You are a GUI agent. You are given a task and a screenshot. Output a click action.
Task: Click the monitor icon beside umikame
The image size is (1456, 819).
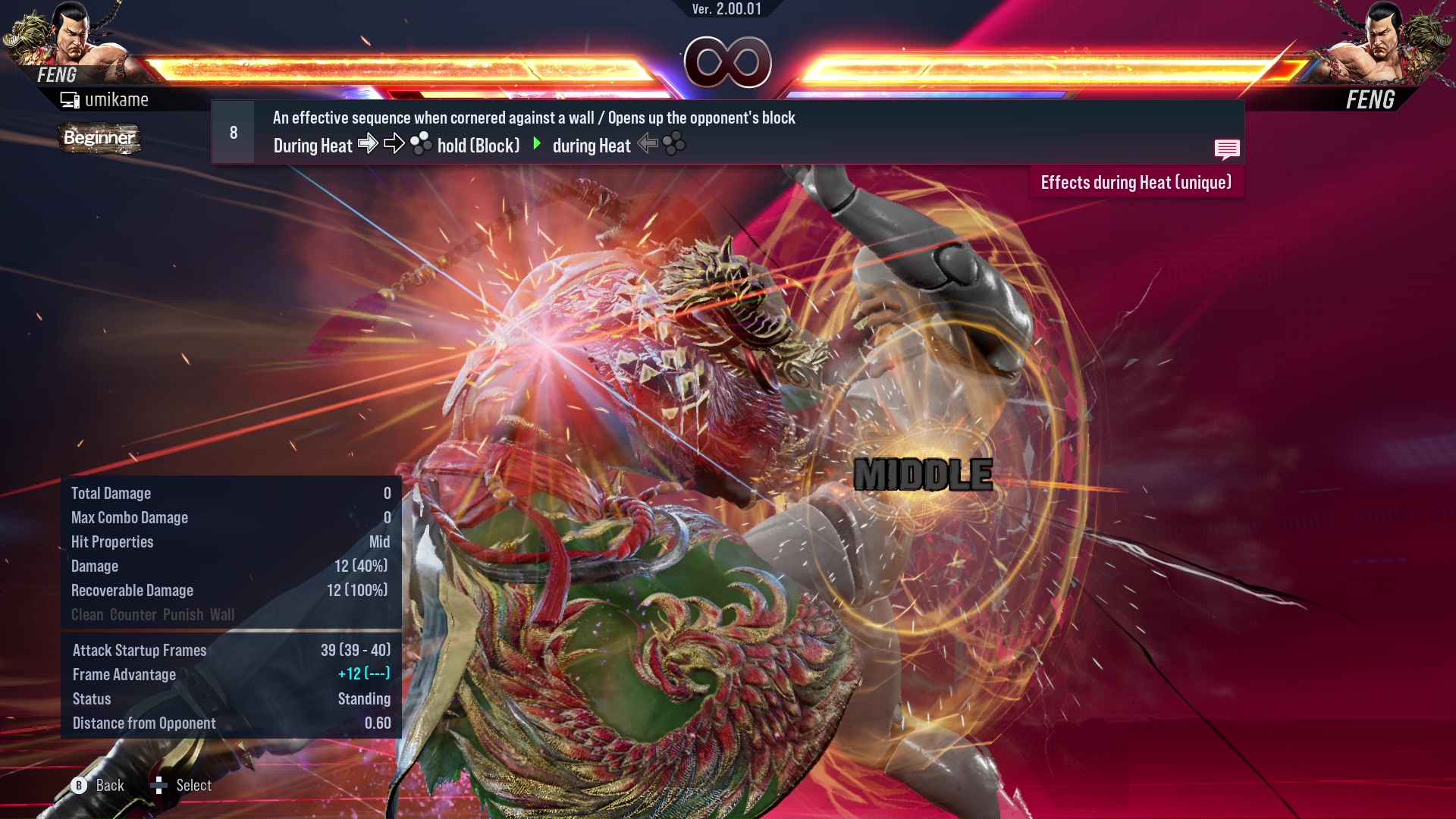69,99
